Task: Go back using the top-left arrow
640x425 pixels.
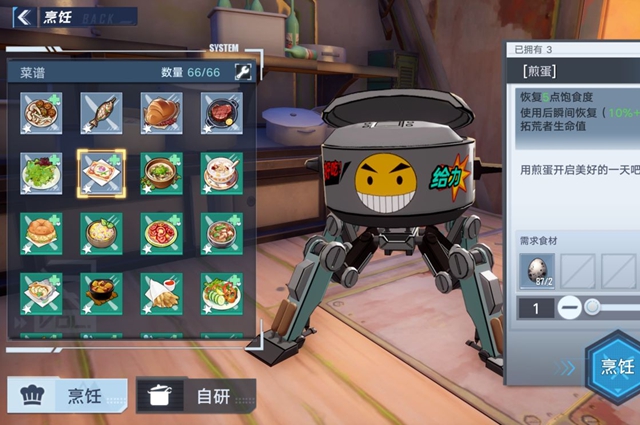Action: [22, 16]
